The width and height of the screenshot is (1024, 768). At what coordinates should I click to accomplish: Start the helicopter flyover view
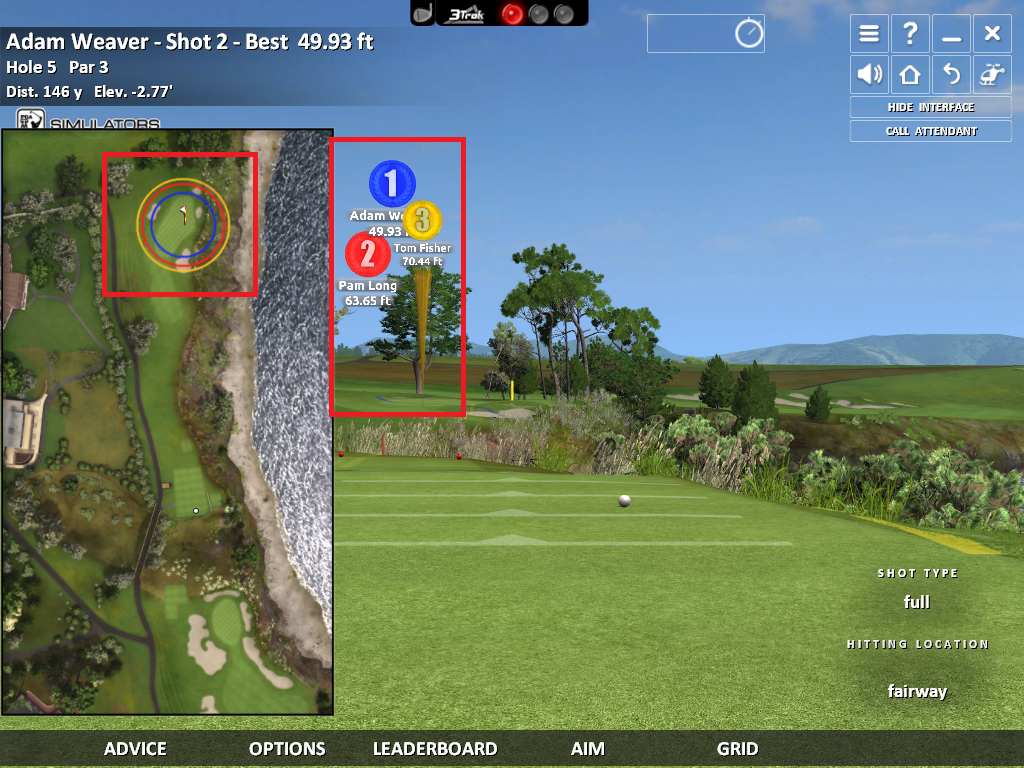pos(992,74)
